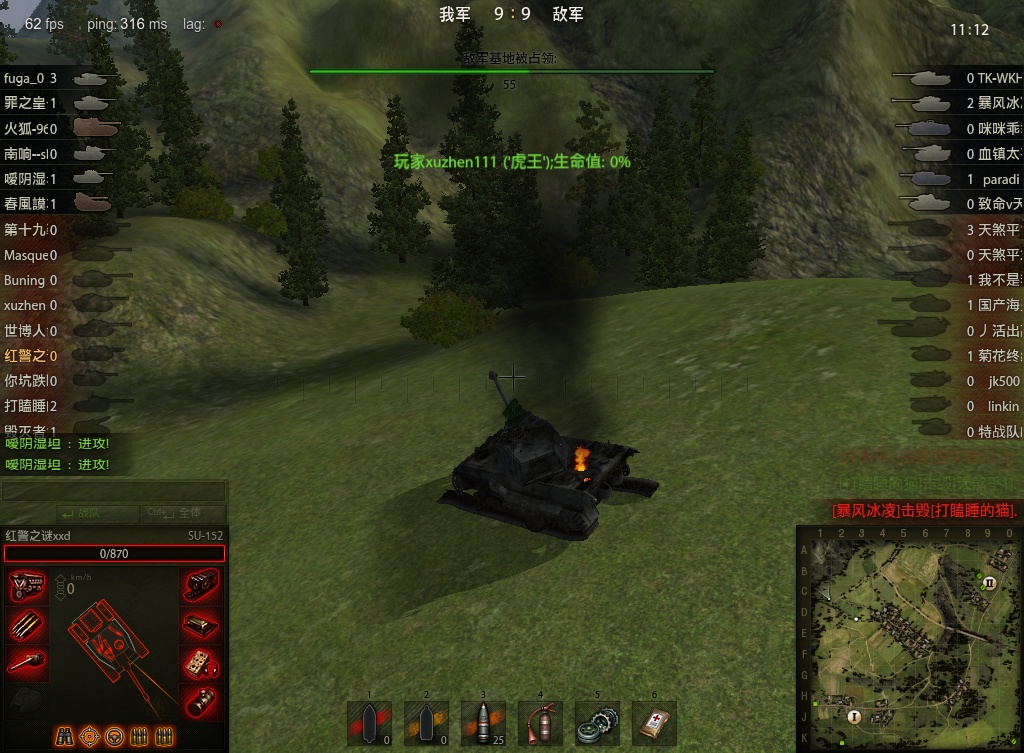1024x753 pixels.
Task: Click the damaged gun module icon
Action: tap(27, 662)
